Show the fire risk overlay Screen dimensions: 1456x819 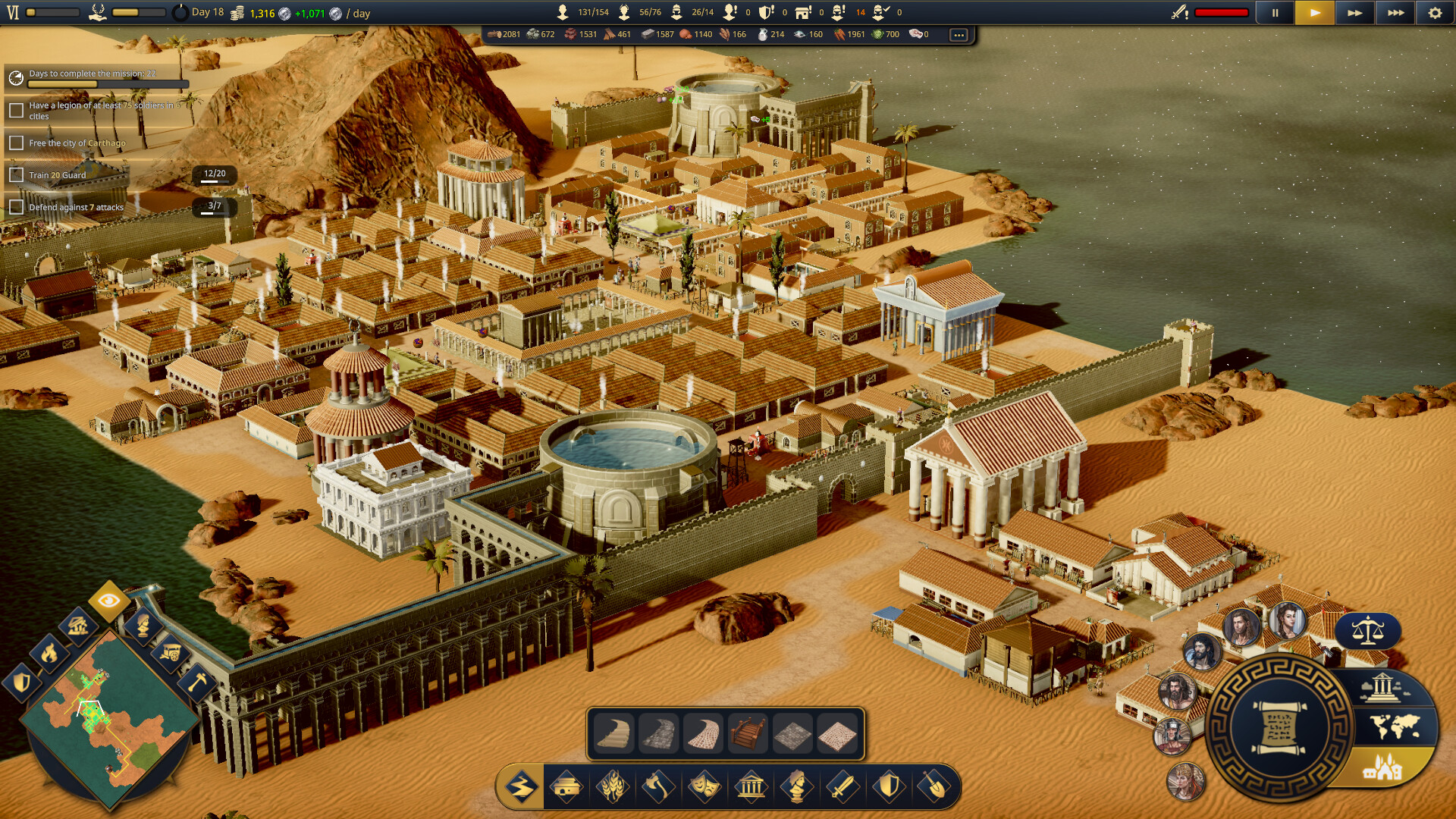click(49, 652)
